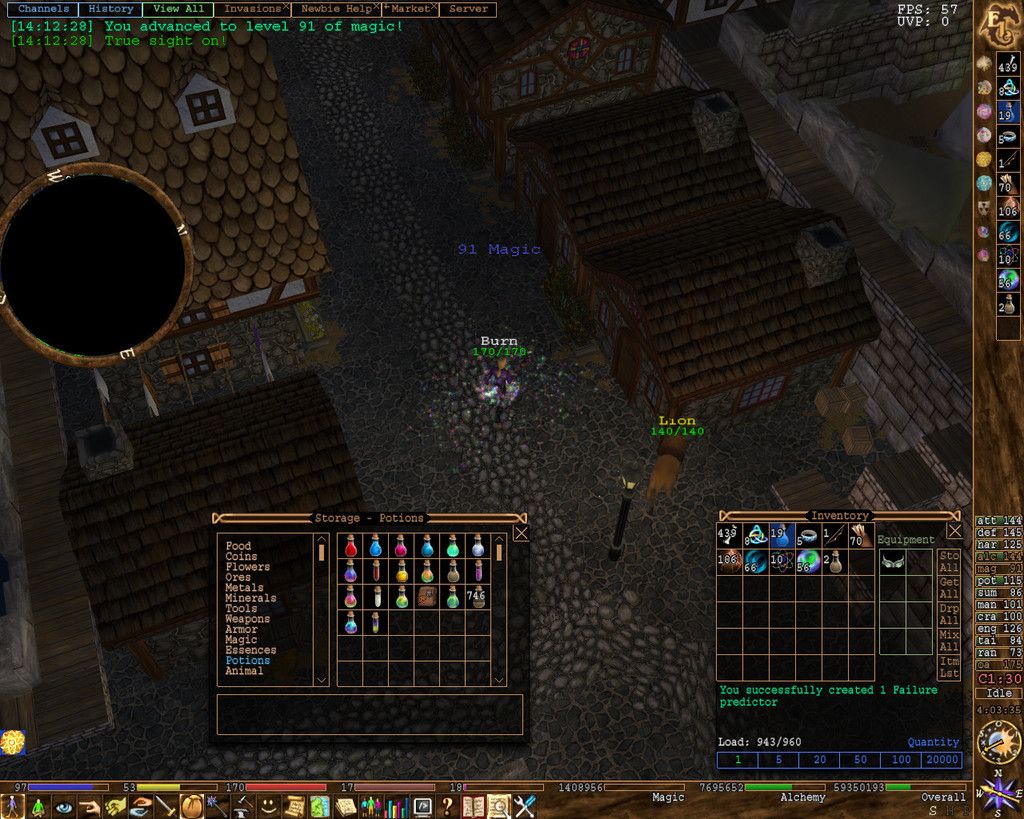
Task: Select the storage item stacked at 746
Action: tap(477, 597)
